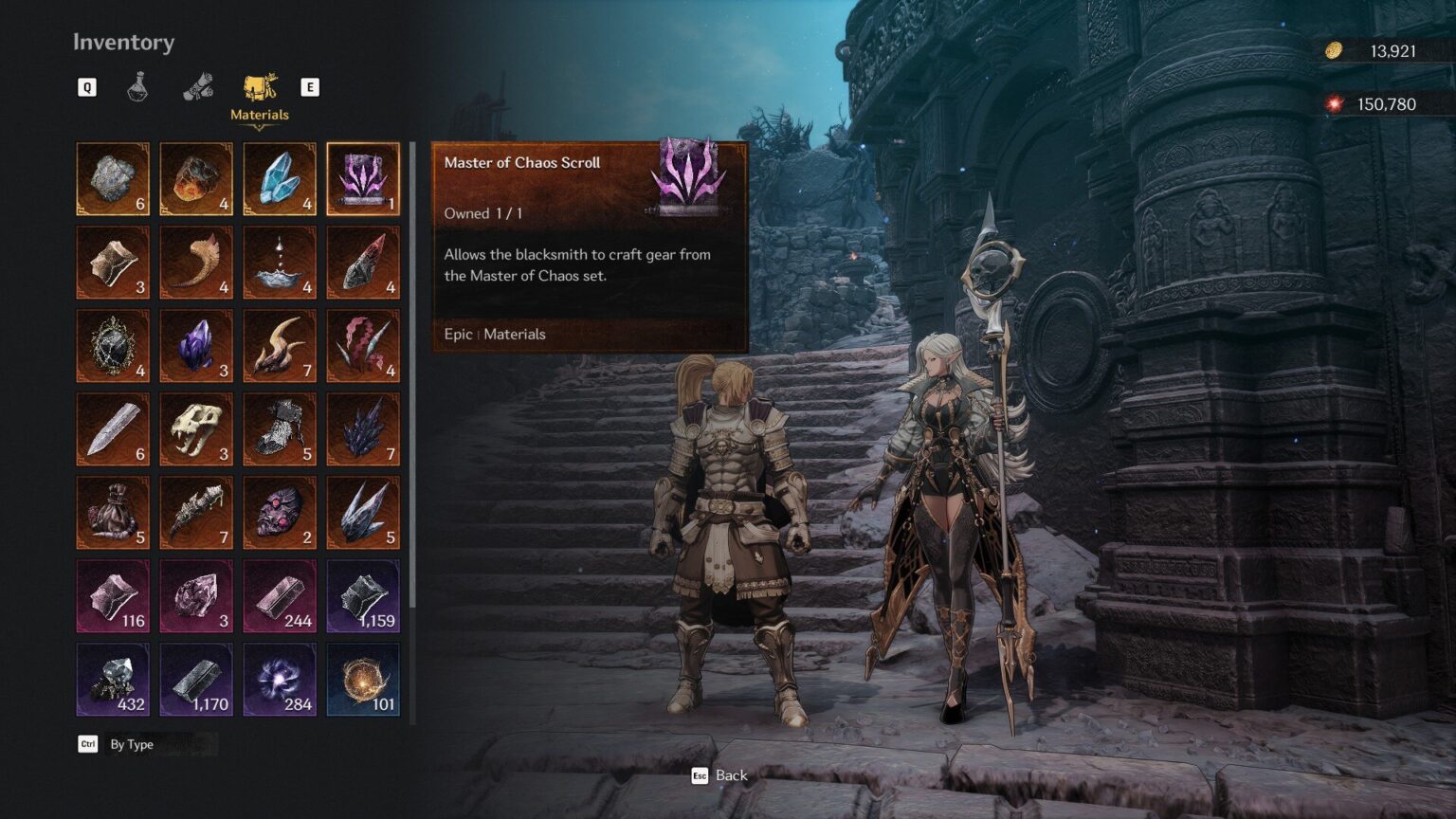Select the glowing golden orb material
The height and width of the screenshot is (819, 1456).
pyautogui.click(x=363, y=678)
